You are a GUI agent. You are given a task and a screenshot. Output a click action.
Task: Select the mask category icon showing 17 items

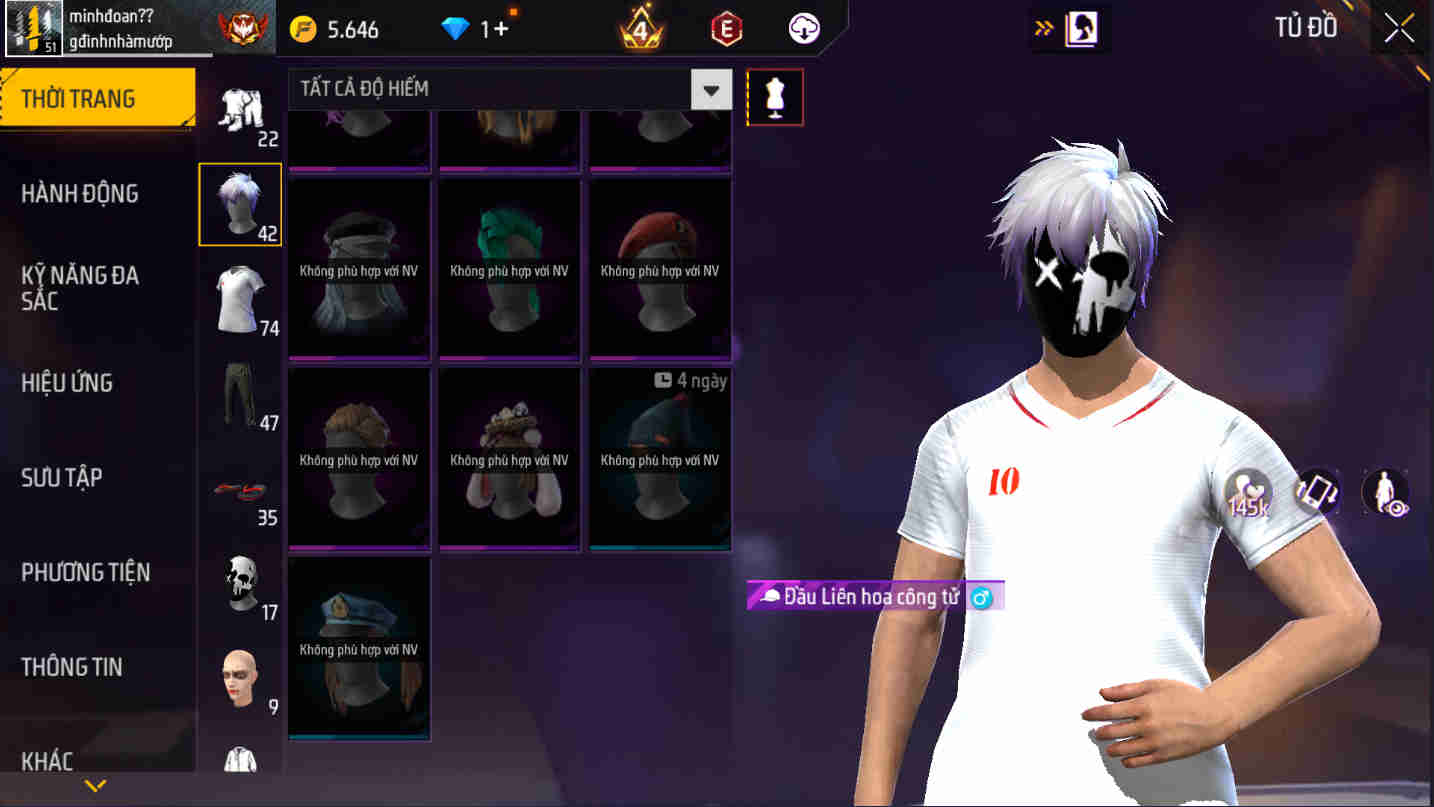(240, 585)
